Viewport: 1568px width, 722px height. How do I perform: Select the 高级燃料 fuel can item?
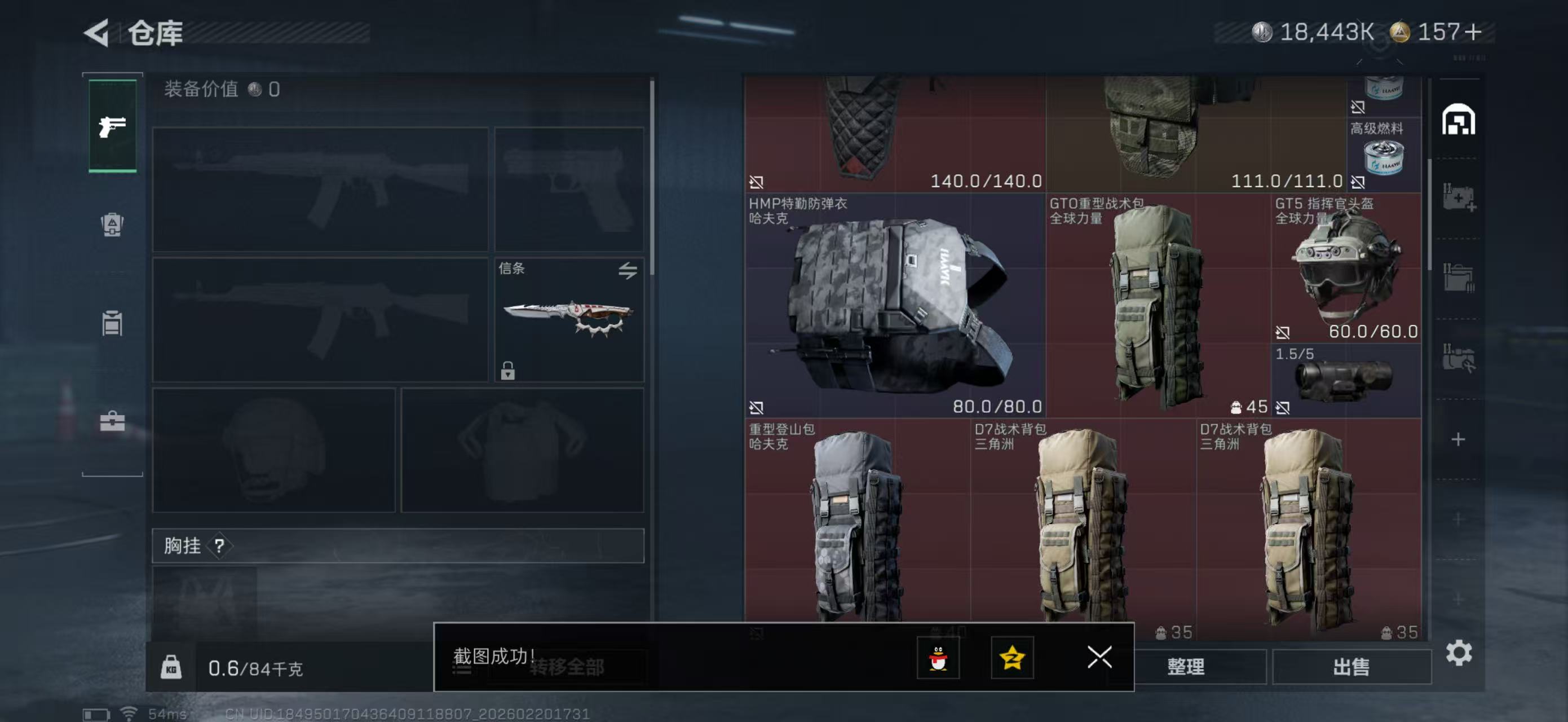(x=1383, y=153)
